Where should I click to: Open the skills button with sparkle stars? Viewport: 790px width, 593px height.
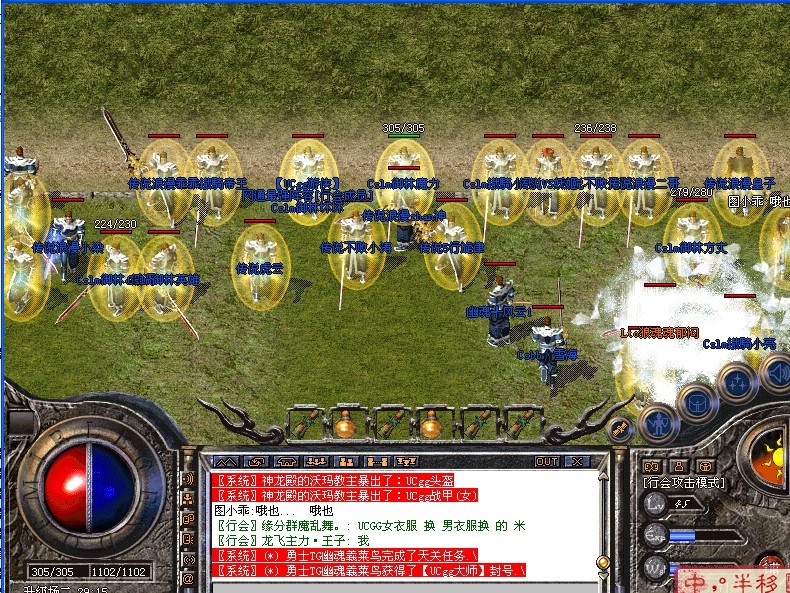pyautogui.click(x=738, y=381)
